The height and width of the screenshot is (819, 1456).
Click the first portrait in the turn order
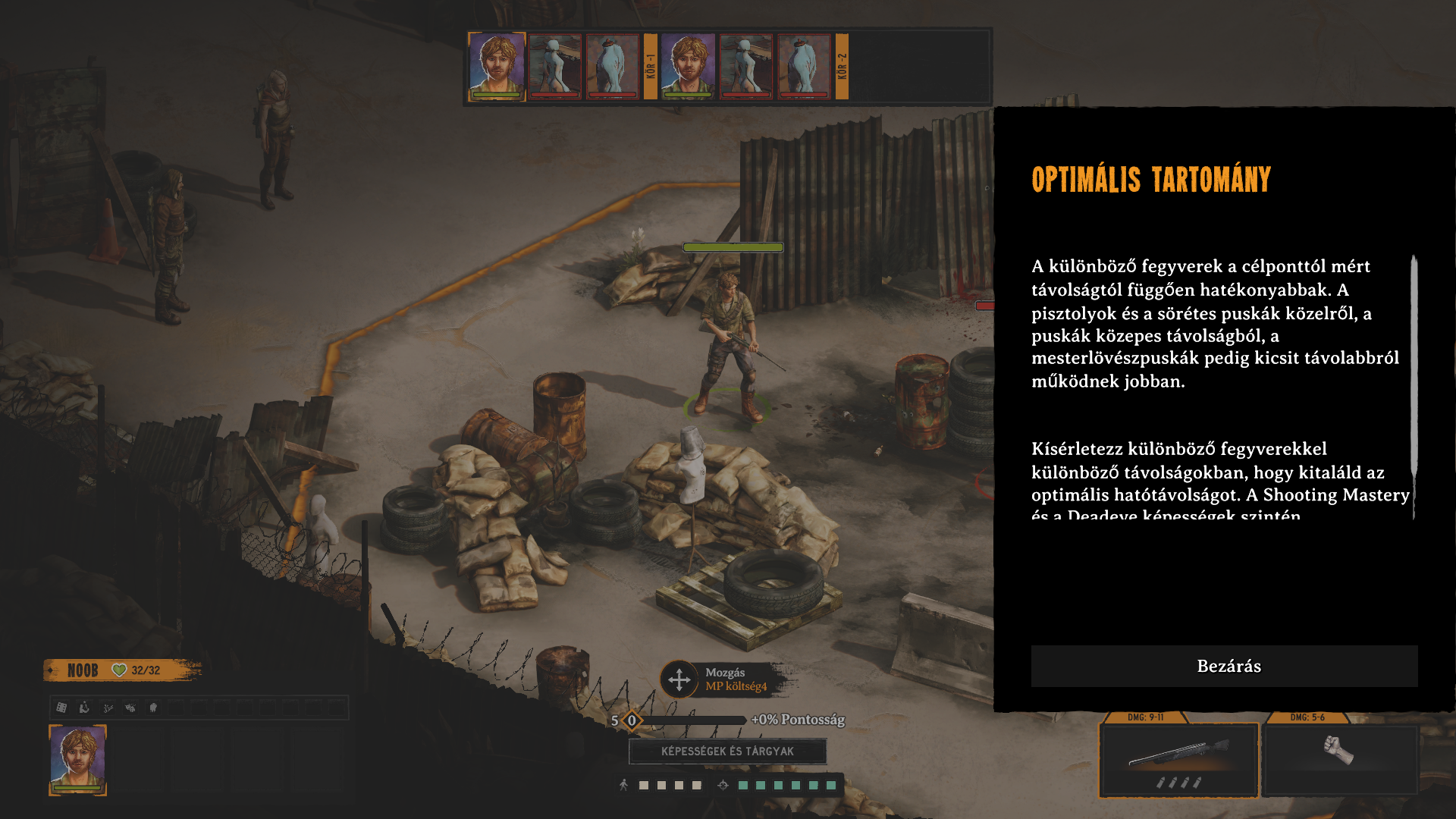[497, 66]
